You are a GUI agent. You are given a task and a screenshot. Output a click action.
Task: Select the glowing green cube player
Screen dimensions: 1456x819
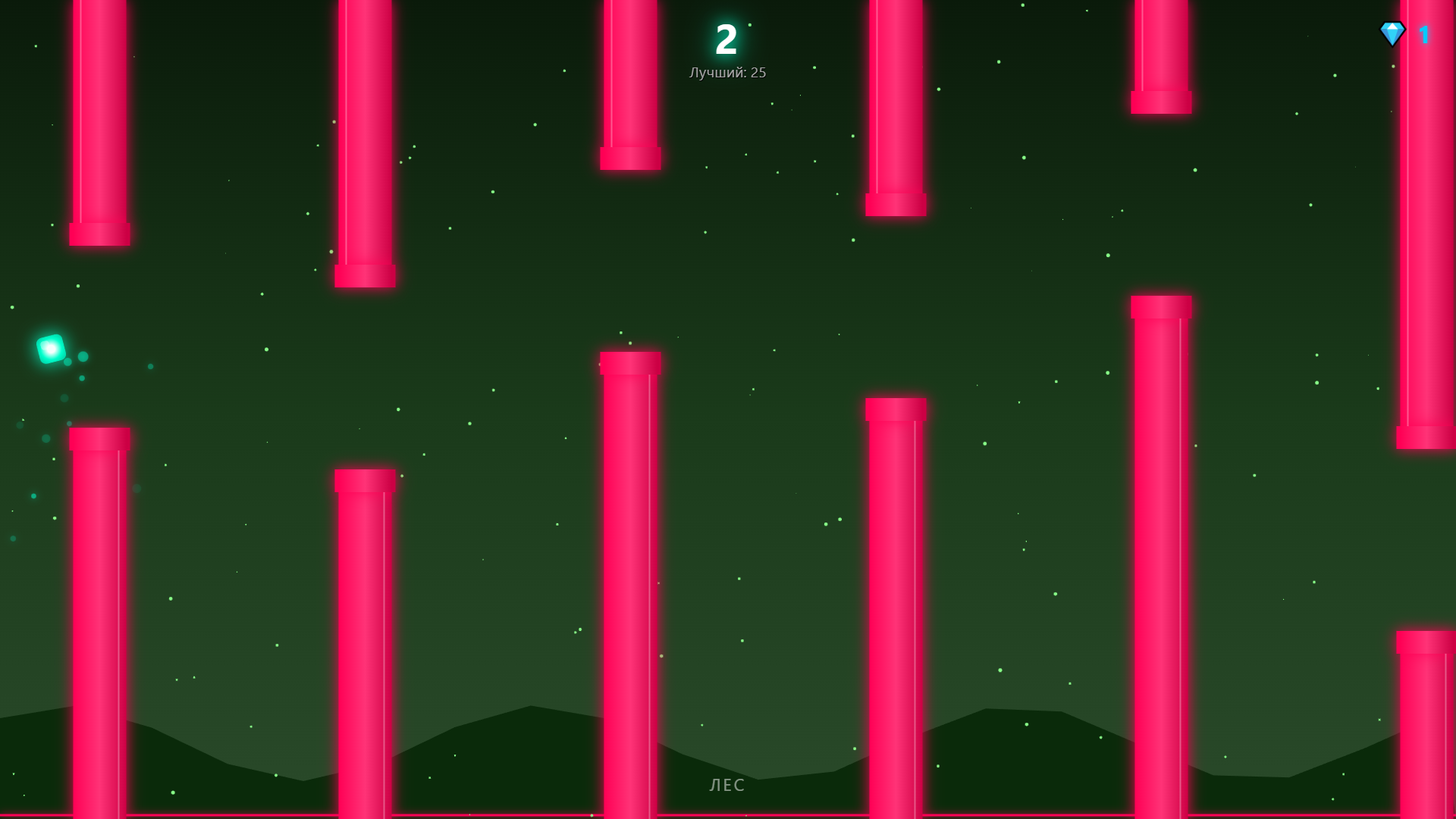coord(49,350)
